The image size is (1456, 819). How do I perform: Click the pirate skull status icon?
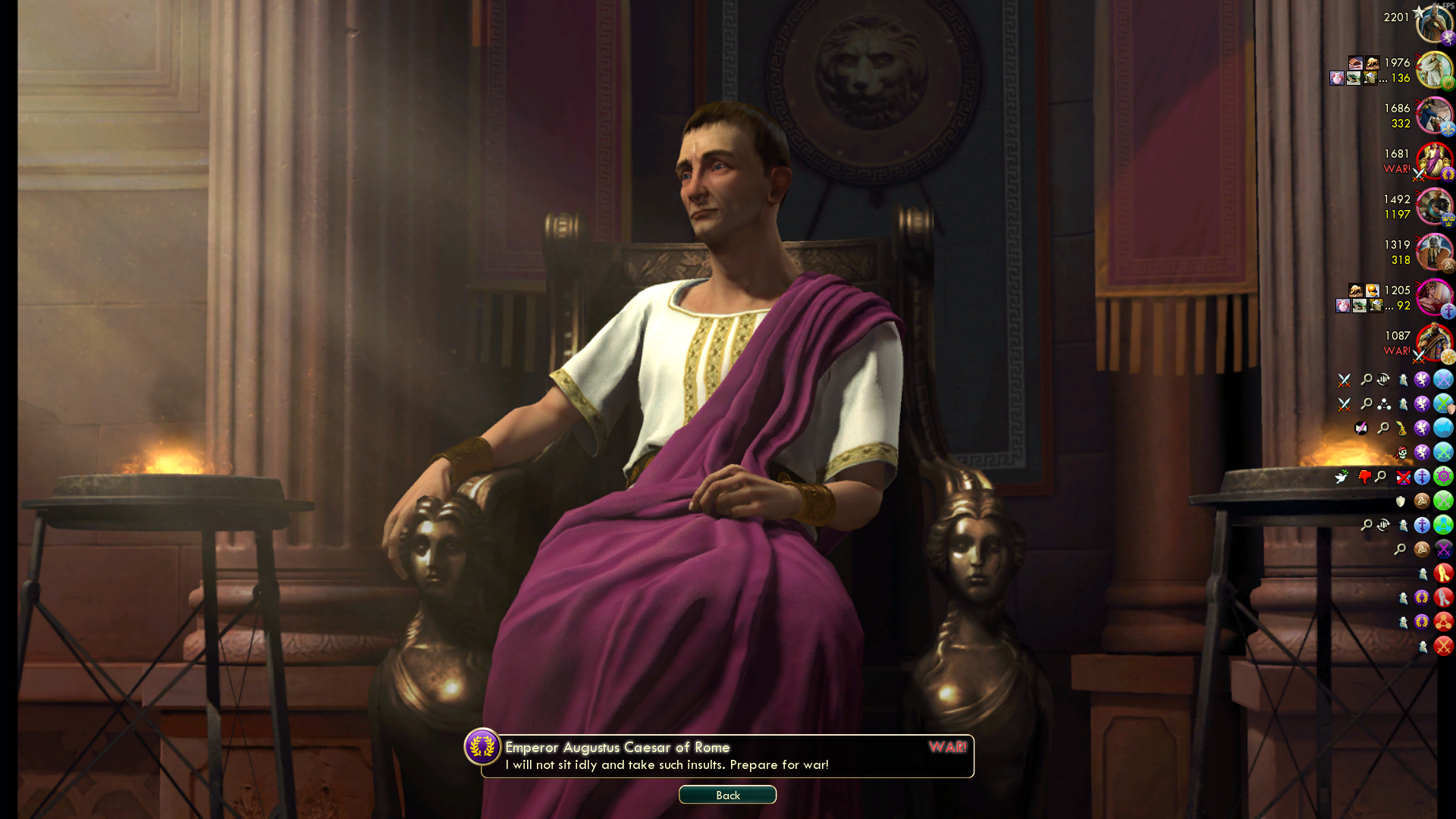1401,453
